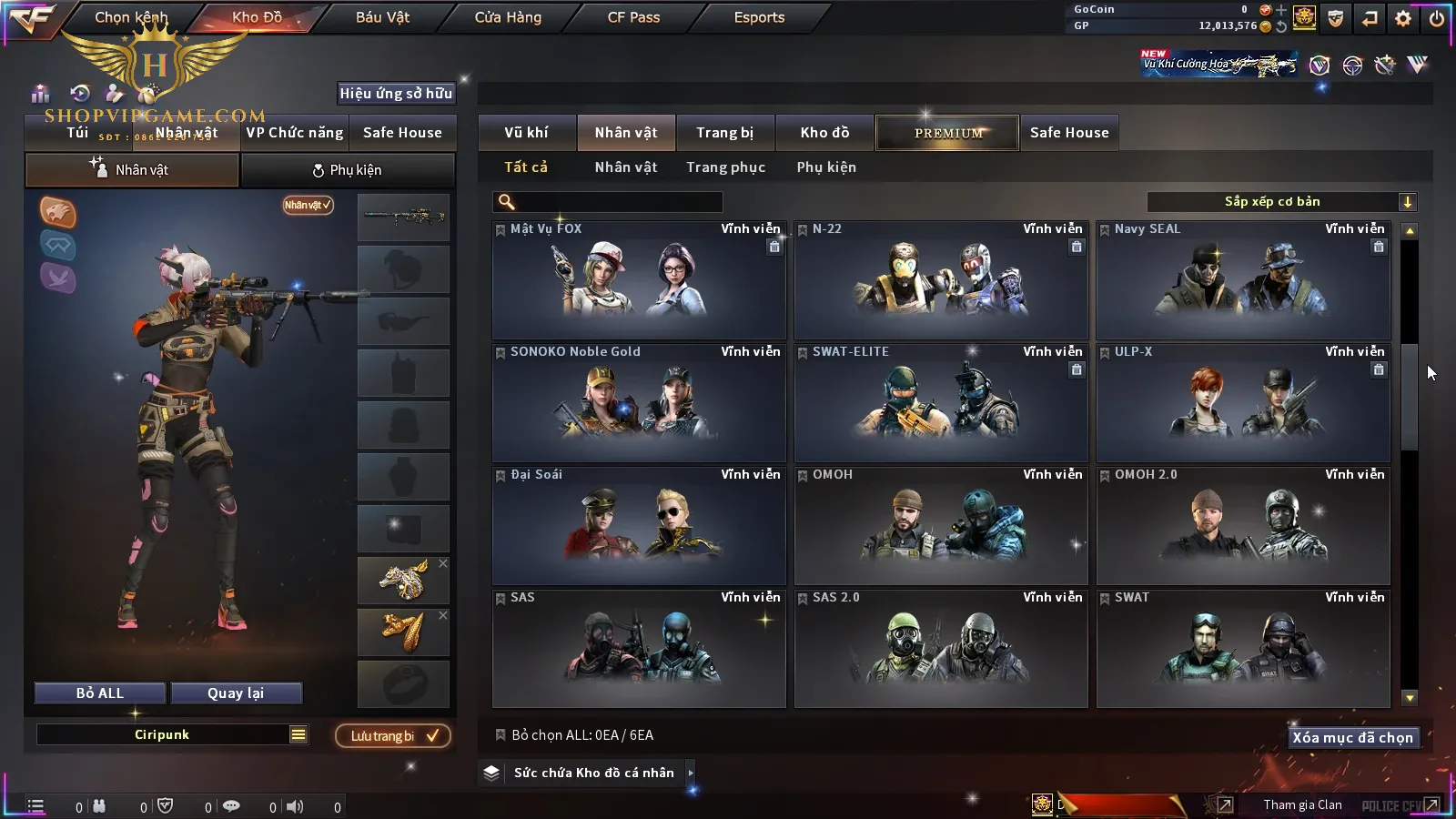The image size is (1456, 819).
Task: Choose the Mật Vụ FOX character
Action: click(639, 280)
